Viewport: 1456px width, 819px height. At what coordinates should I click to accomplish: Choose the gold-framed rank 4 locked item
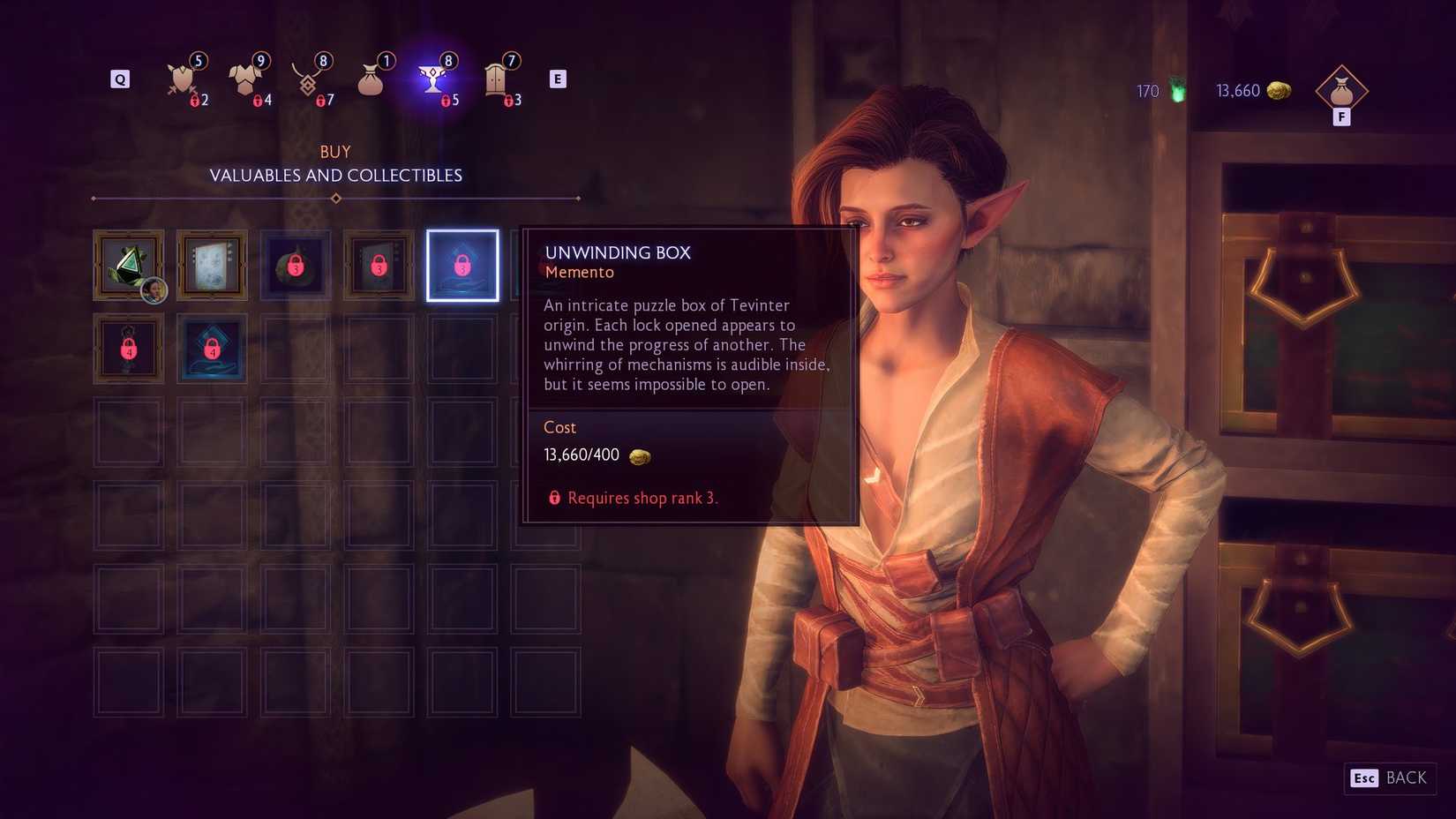[x=129, y=349]
